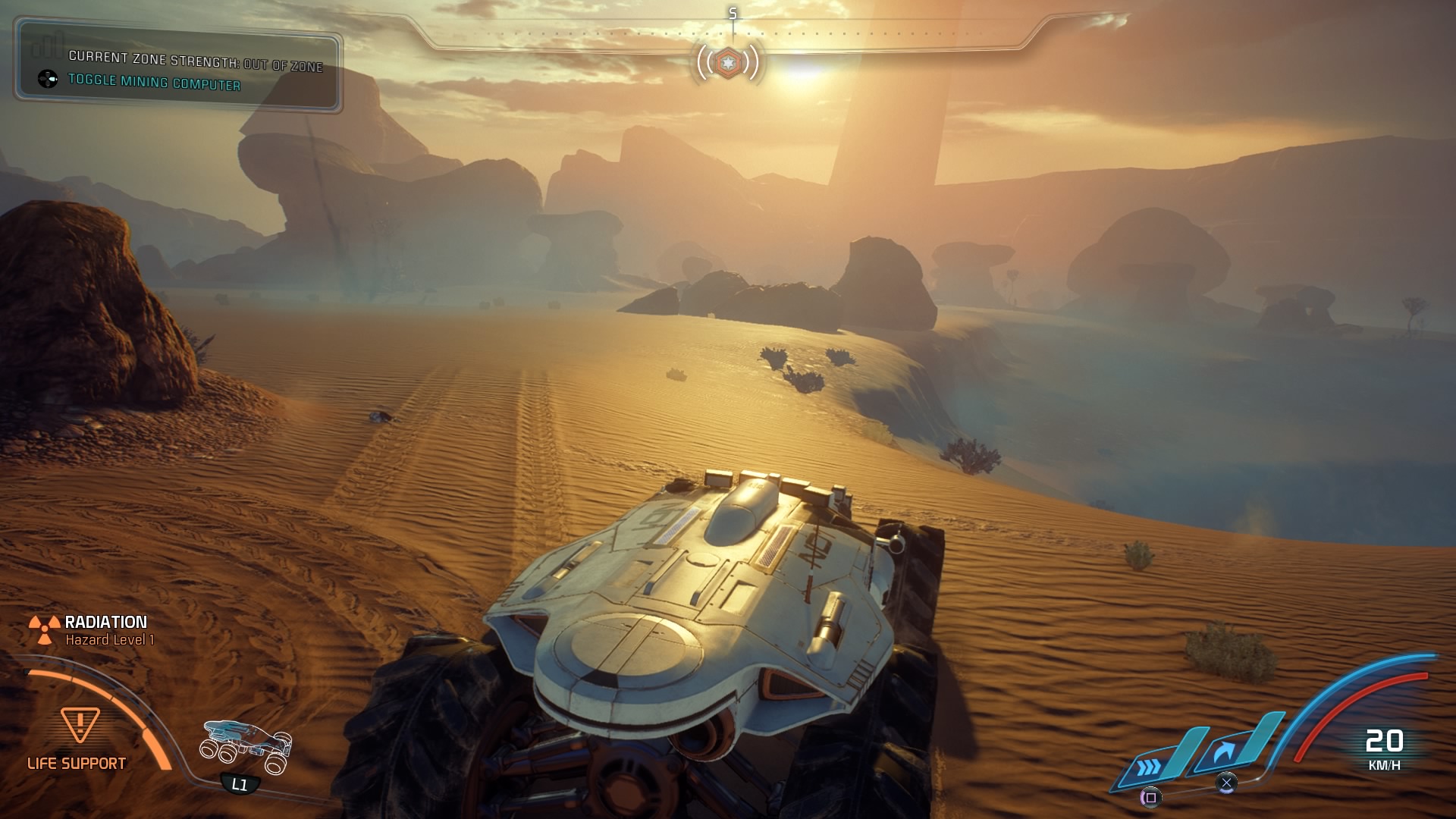Click the Nomad vehicle mode icon
Viewport: 1456px width, 819px height.
coord(246,746)
